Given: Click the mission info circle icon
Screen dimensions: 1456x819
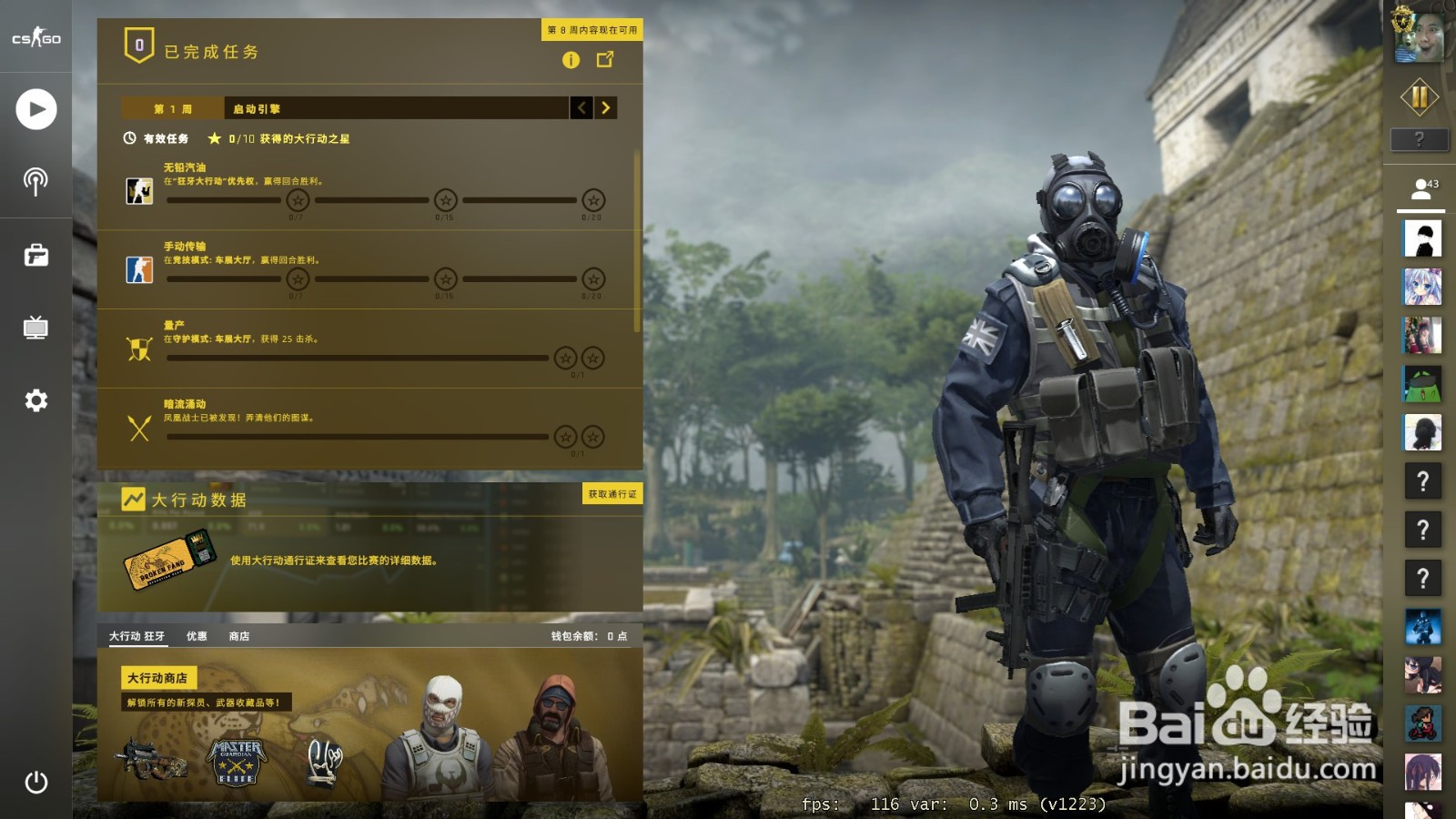Looking at the screenshot, I should pos(571,61).
